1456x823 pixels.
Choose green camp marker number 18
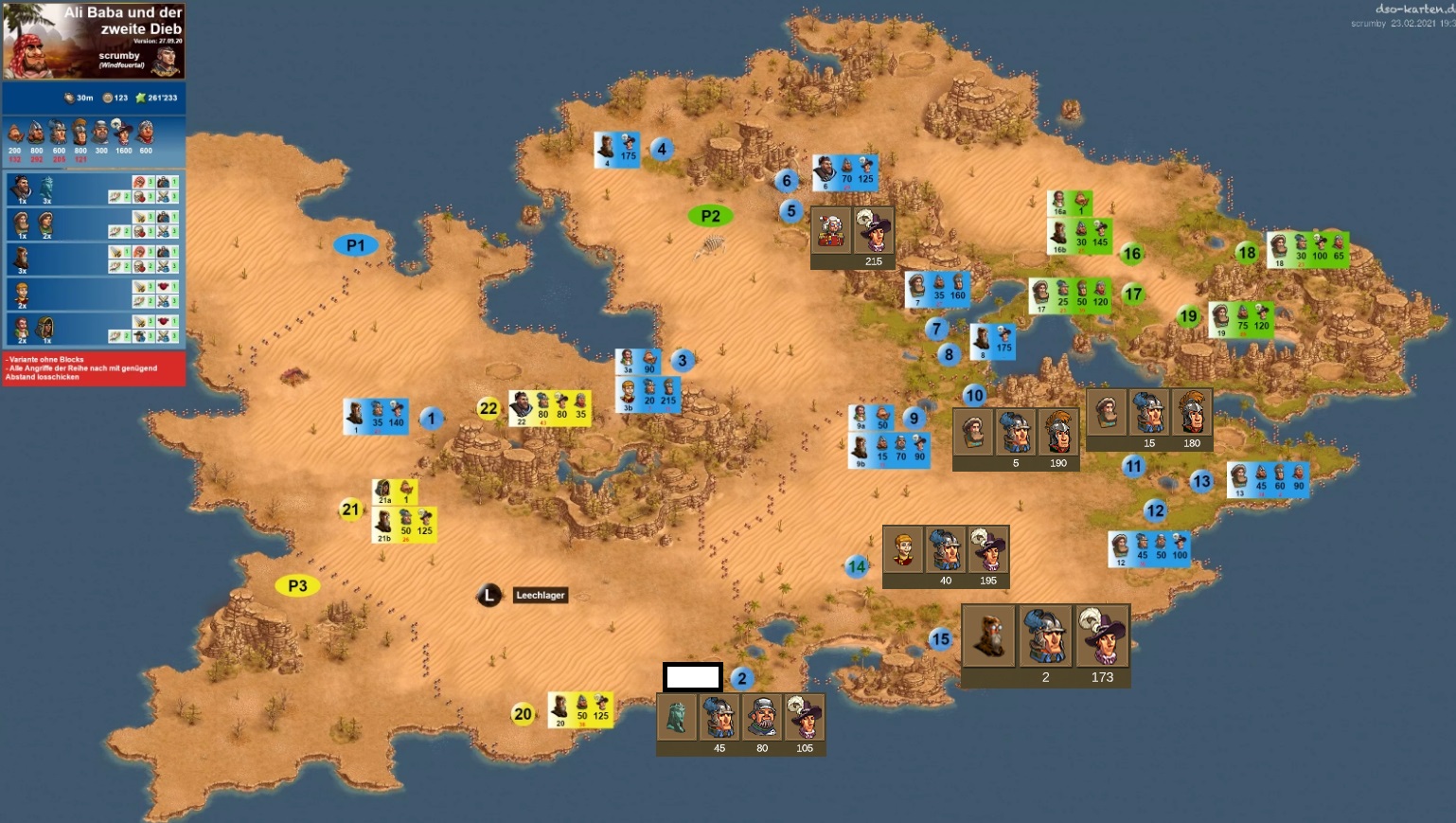[1247, 252]
